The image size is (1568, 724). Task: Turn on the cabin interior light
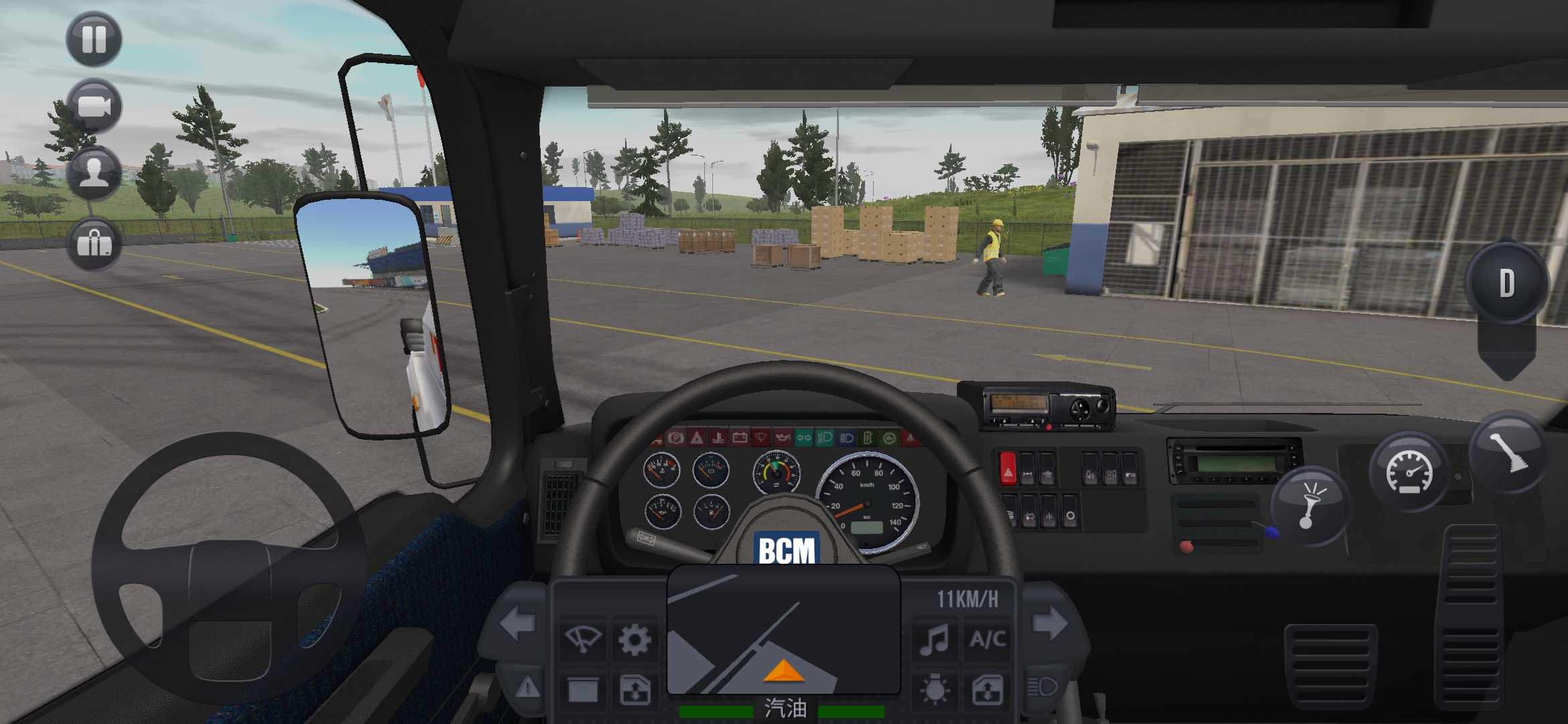tap(934, 689)
